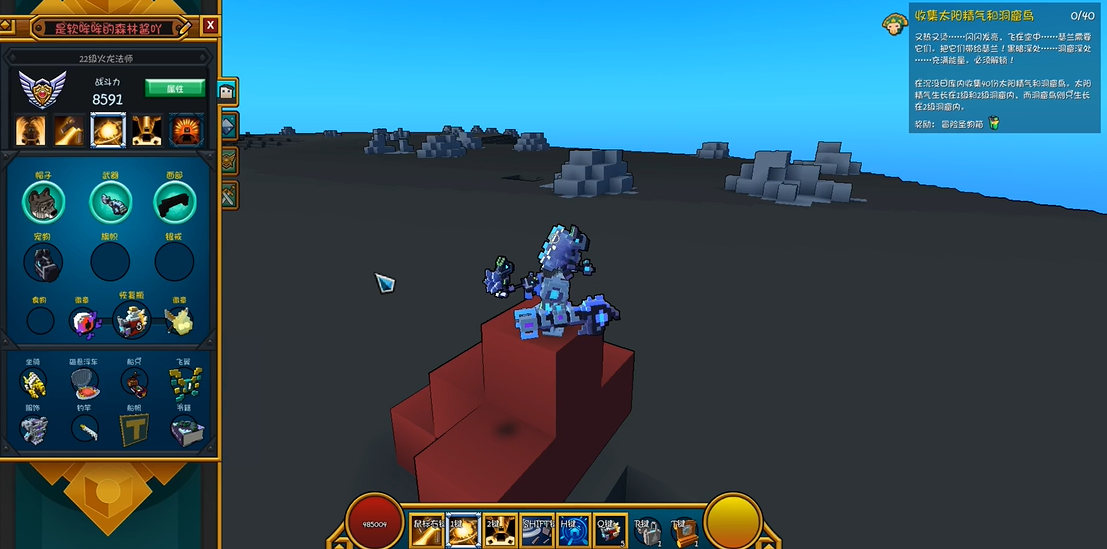
Task: Choose the mount (坐骑) slot
Action: (33, 381)
